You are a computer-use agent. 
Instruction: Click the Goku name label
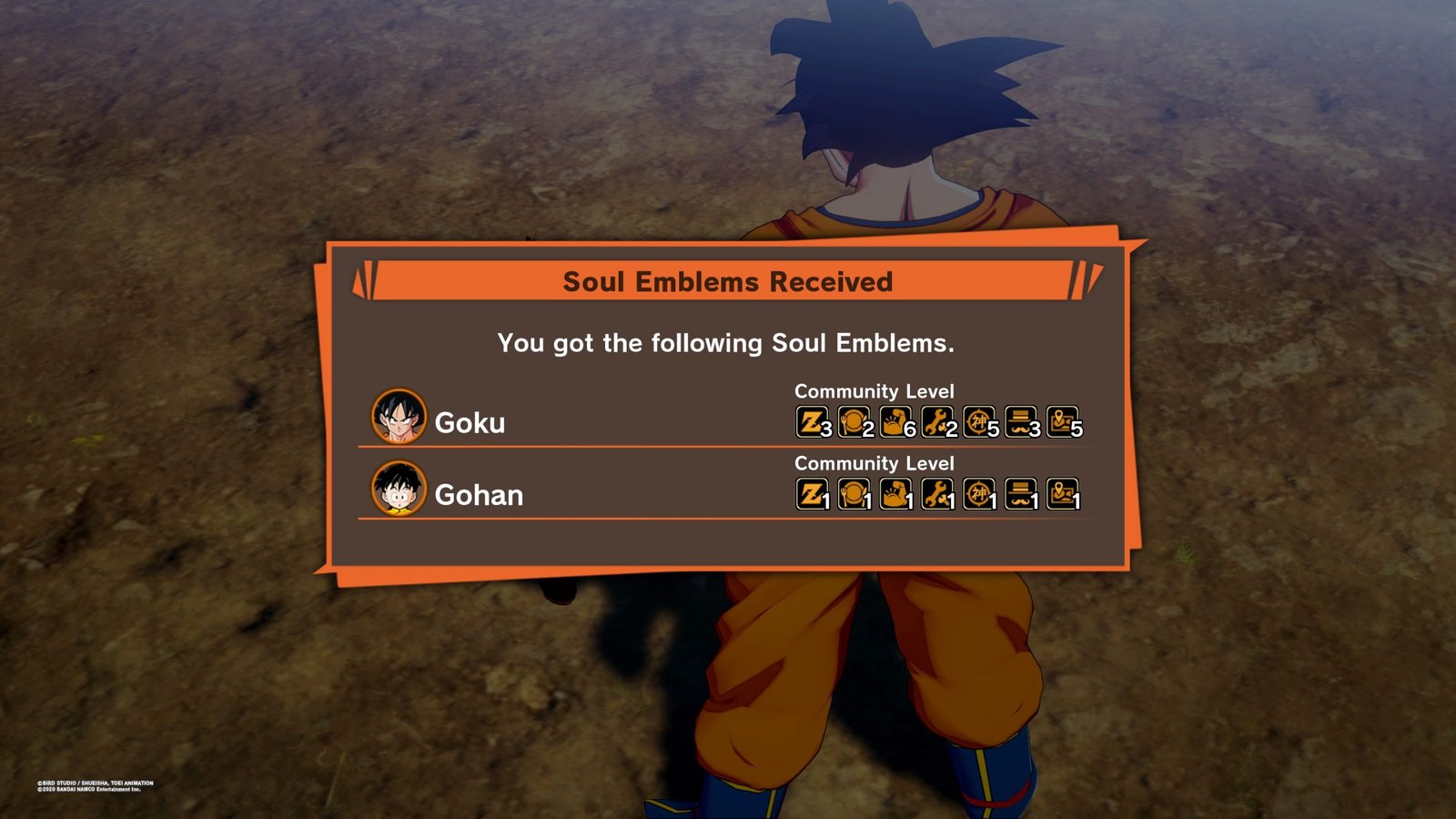tap(472, 423)
